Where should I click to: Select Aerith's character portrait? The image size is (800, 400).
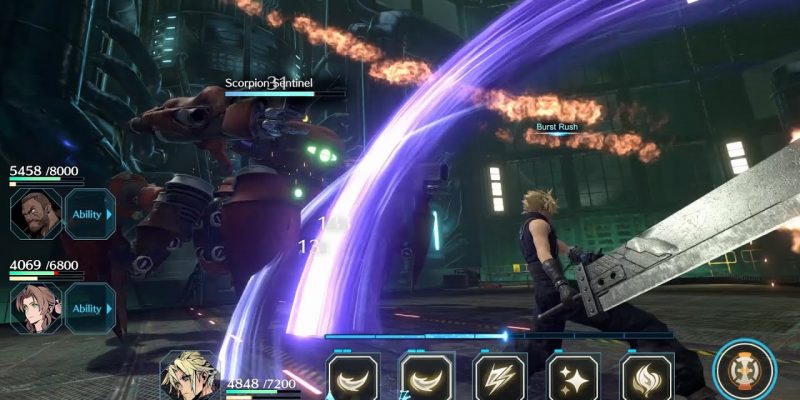[36, 308]
